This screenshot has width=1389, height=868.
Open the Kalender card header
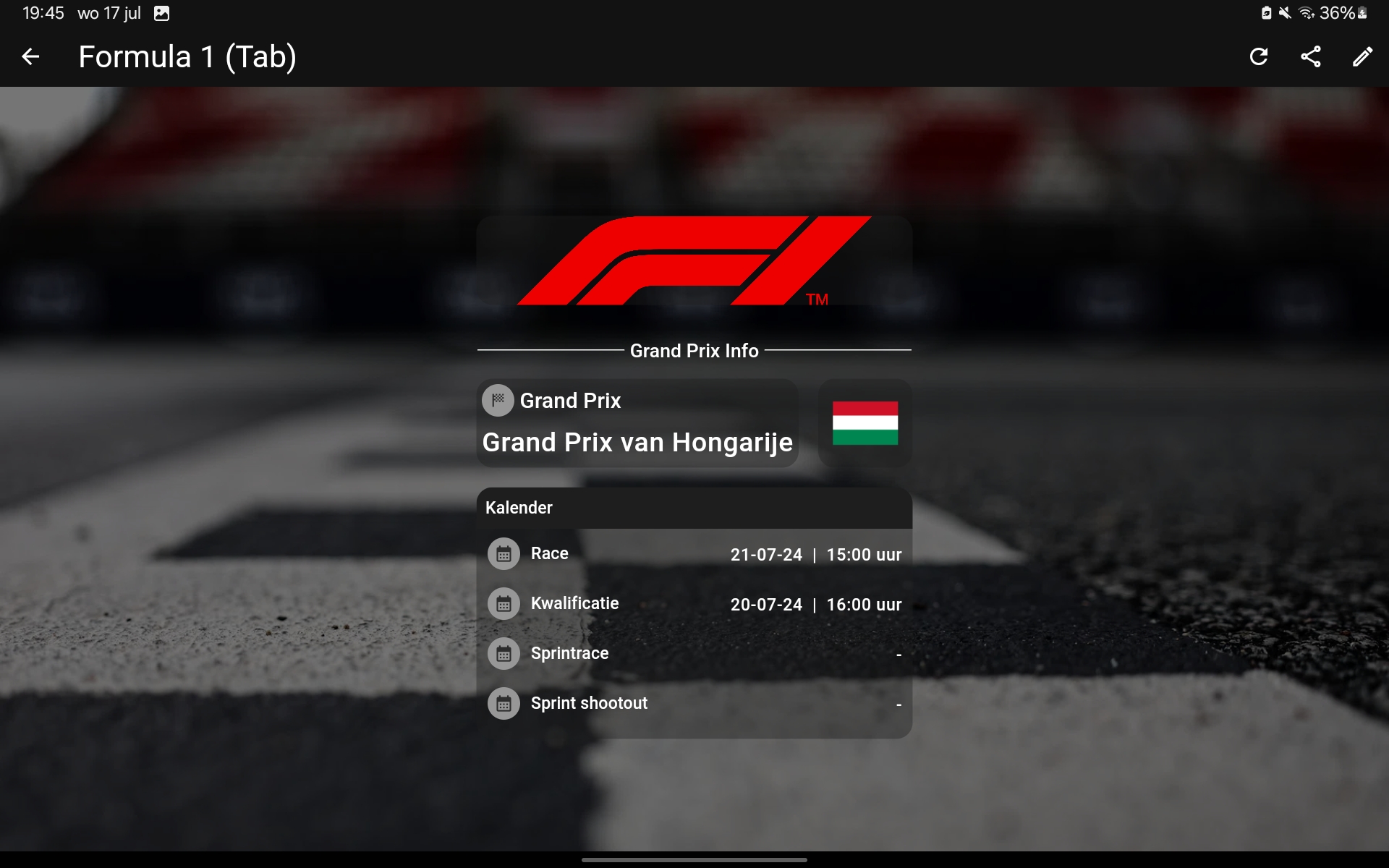[694, 508]
